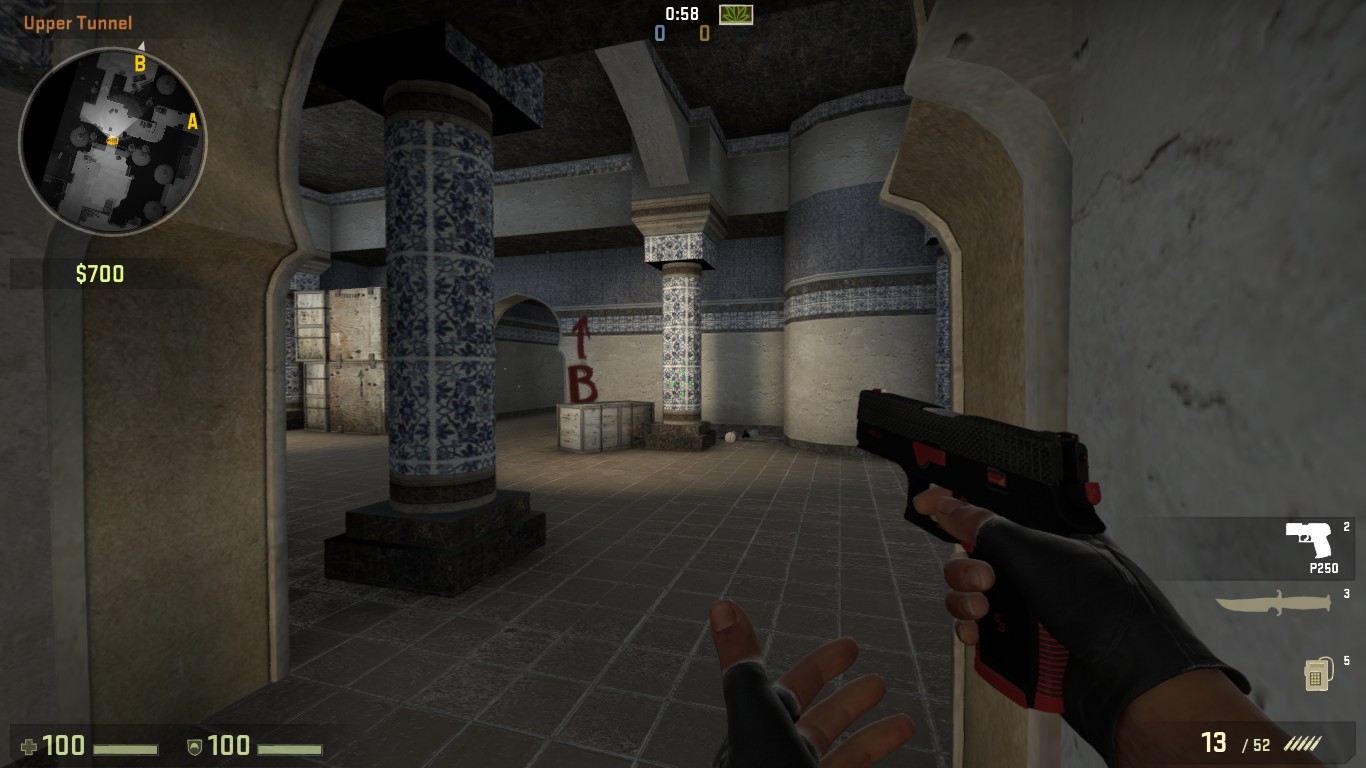1366x768 pixels.
Task: Click the armor shield icon
Action: pyautogui.click(x=196, y=746)
